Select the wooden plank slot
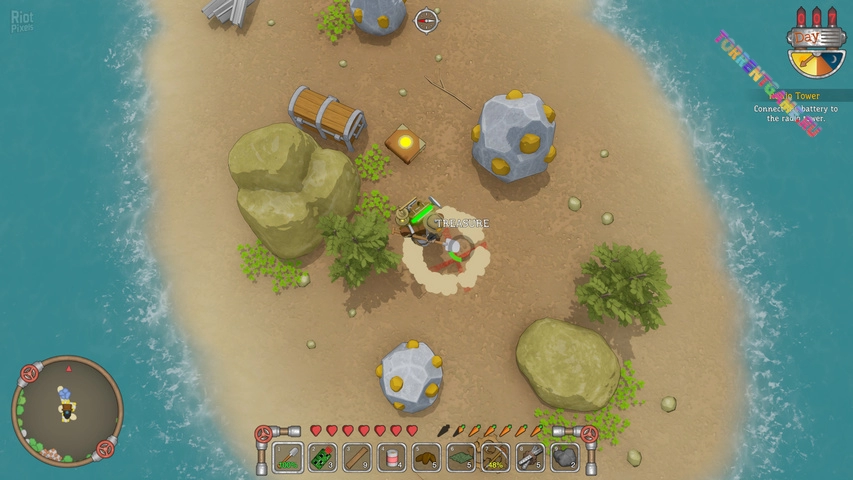This screenshot has width=853, height=480. [x=357, y=457]
